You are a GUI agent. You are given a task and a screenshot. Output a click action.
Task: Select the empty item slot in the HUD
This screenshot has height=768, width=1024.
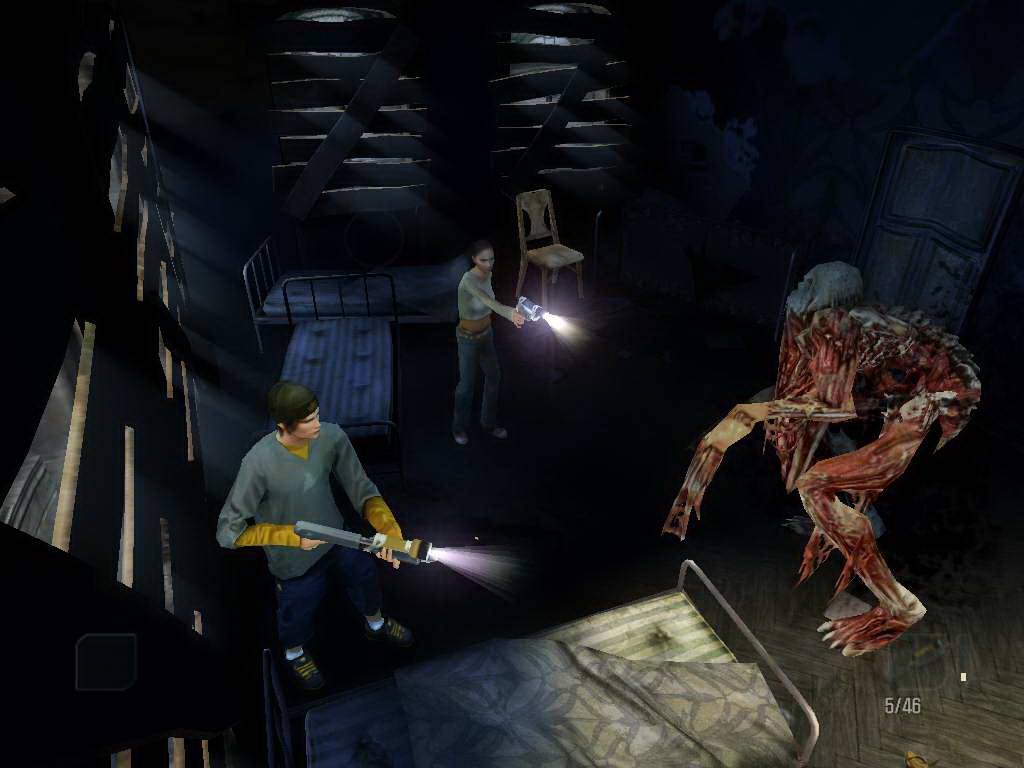106,662
